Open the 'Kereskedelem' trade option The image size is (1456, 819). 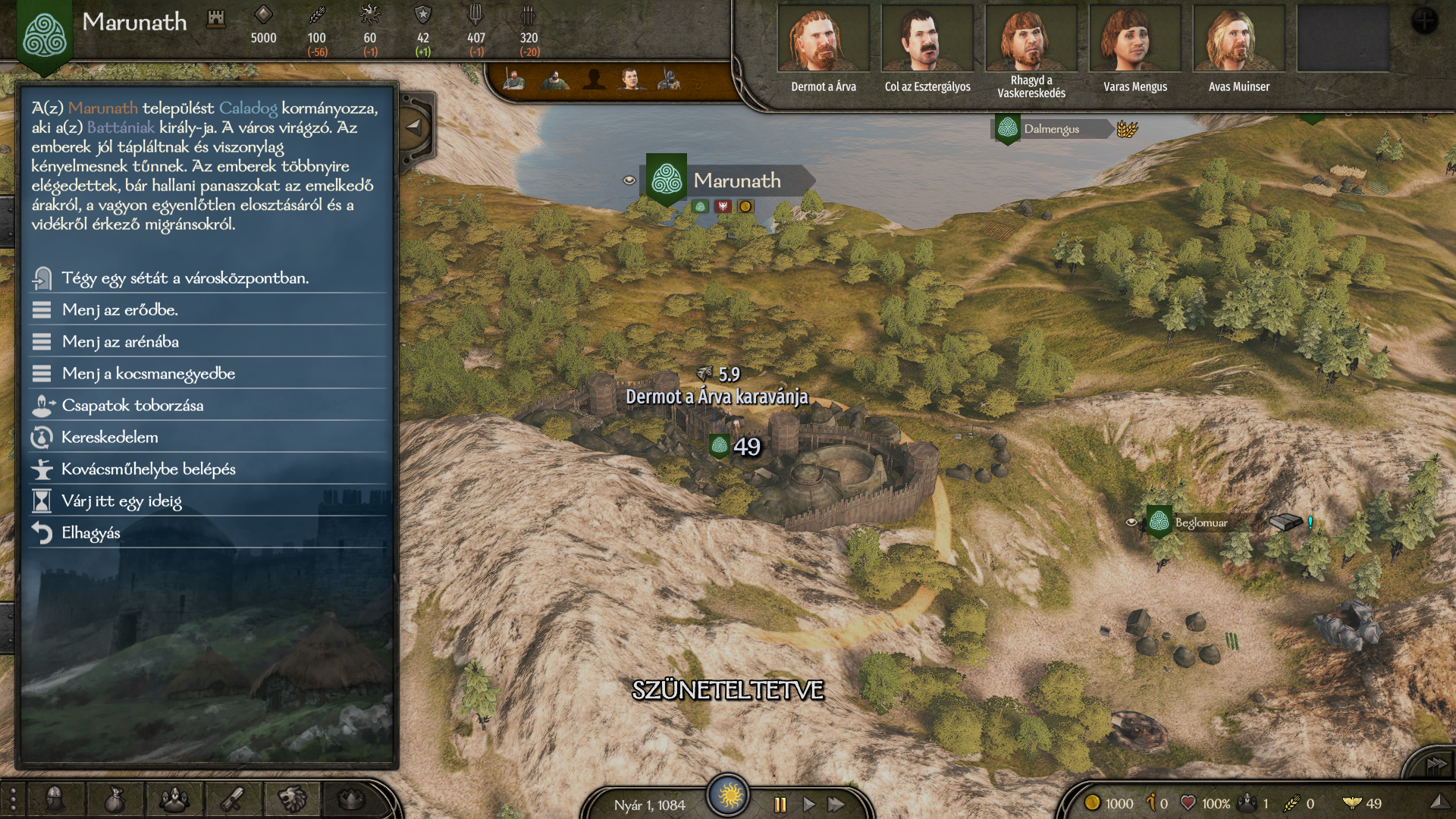tap(110, 438)
